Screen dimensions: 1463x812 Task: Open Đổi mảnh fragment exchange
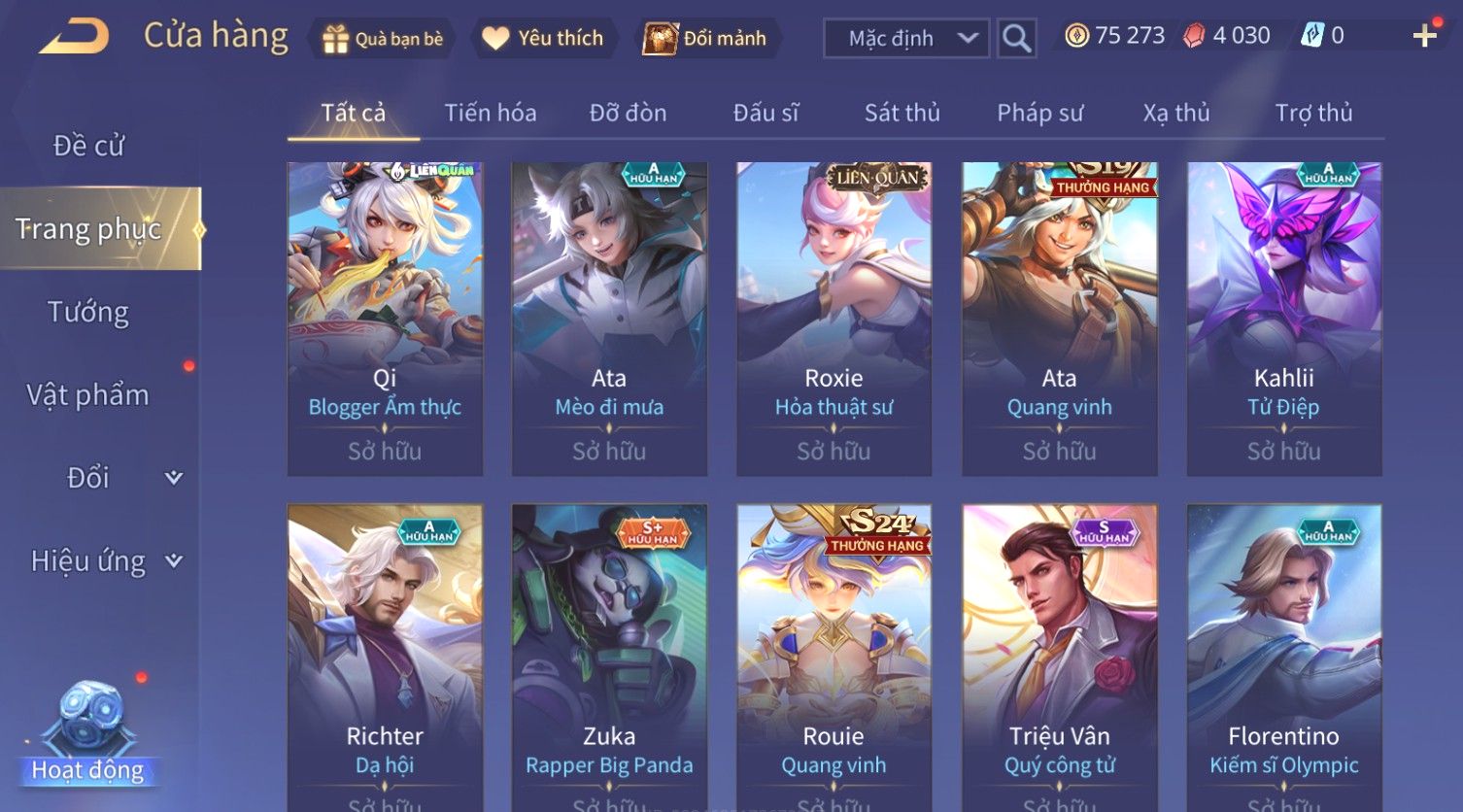[706, 39]
